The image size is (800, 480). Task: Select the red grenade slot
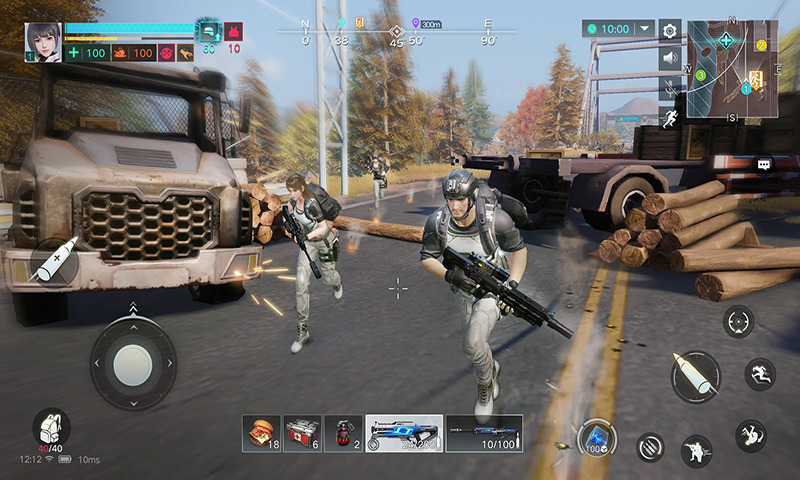(x=343, y=433)
